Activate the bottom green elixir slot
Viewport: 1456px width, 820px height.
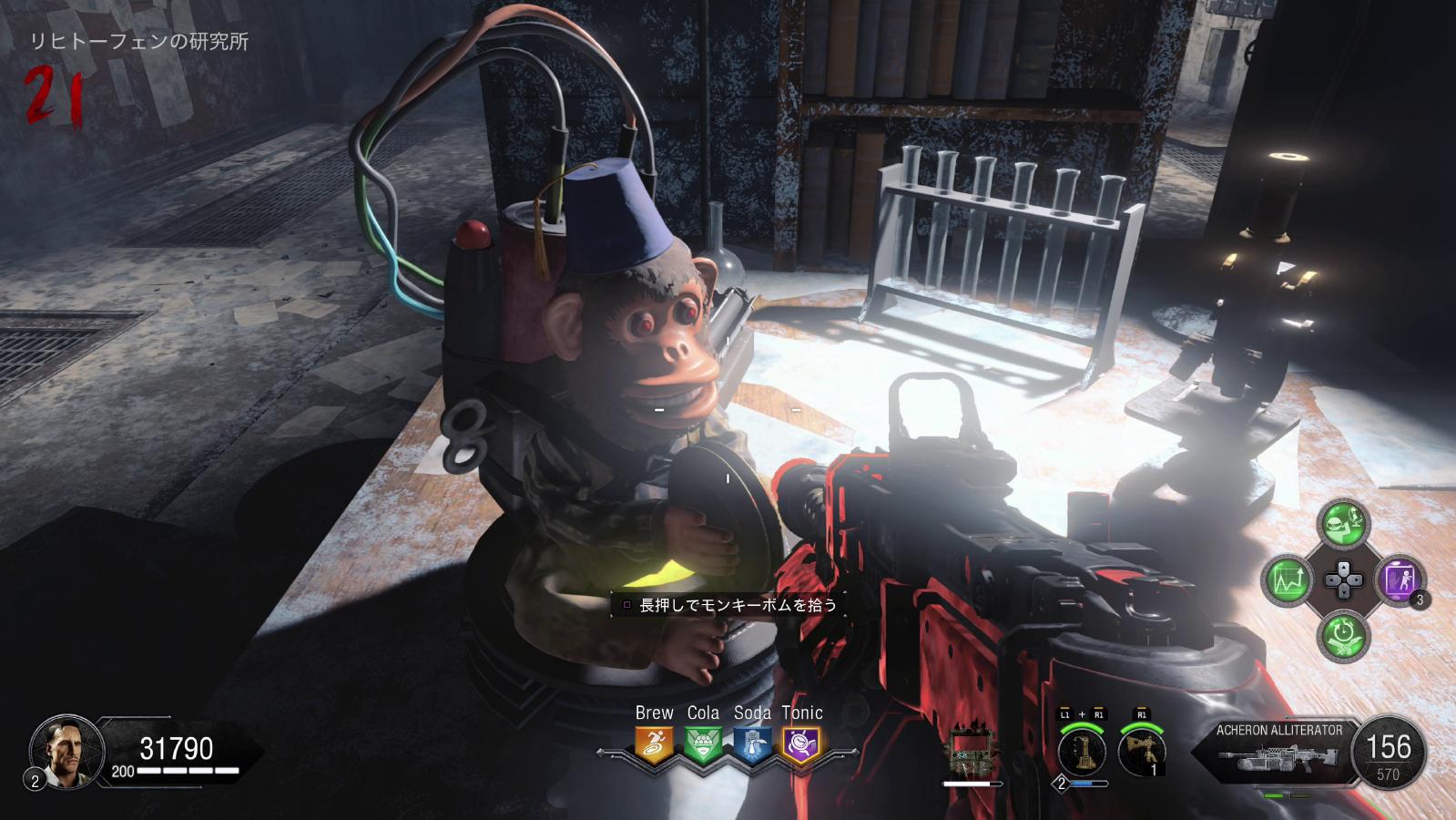pos(1343,635)
